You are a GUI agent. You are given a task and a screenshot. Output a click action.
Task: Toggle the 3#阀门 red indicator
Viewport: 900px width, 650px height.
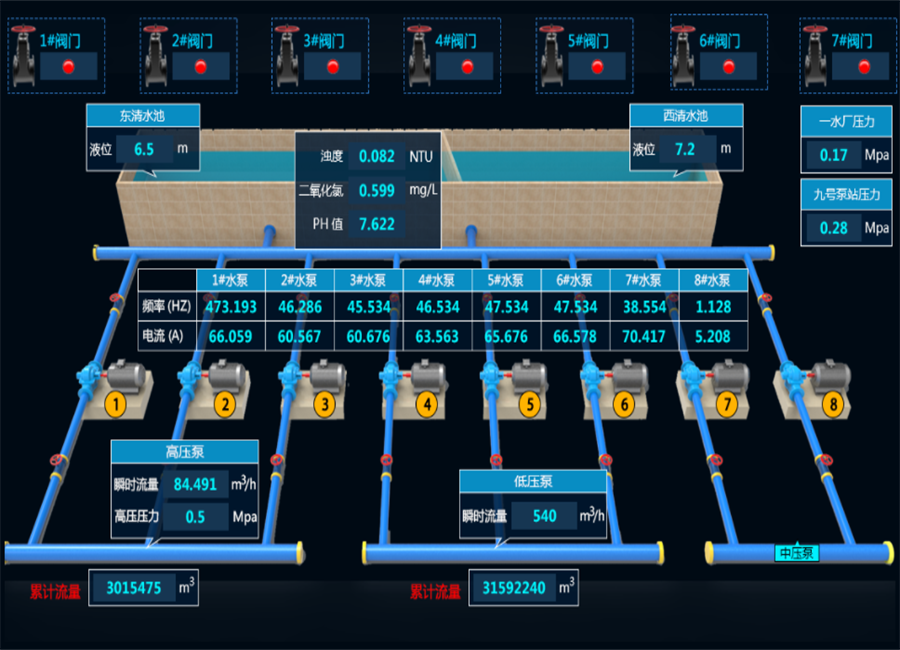pyautogui.click(x=333, y=67)
